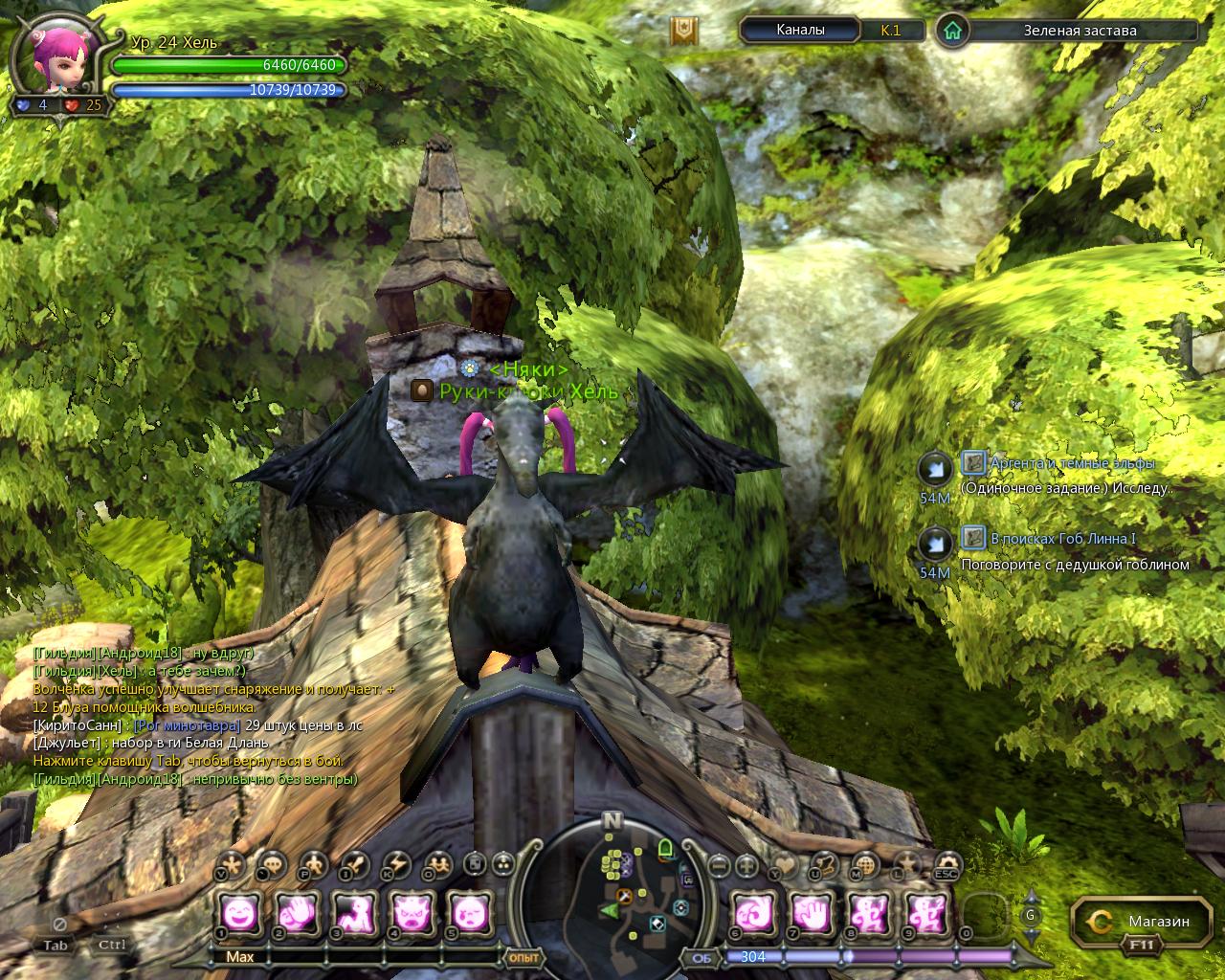
Task: Activate the sitting pose emote slot
Action: click(x=353, y=914)
